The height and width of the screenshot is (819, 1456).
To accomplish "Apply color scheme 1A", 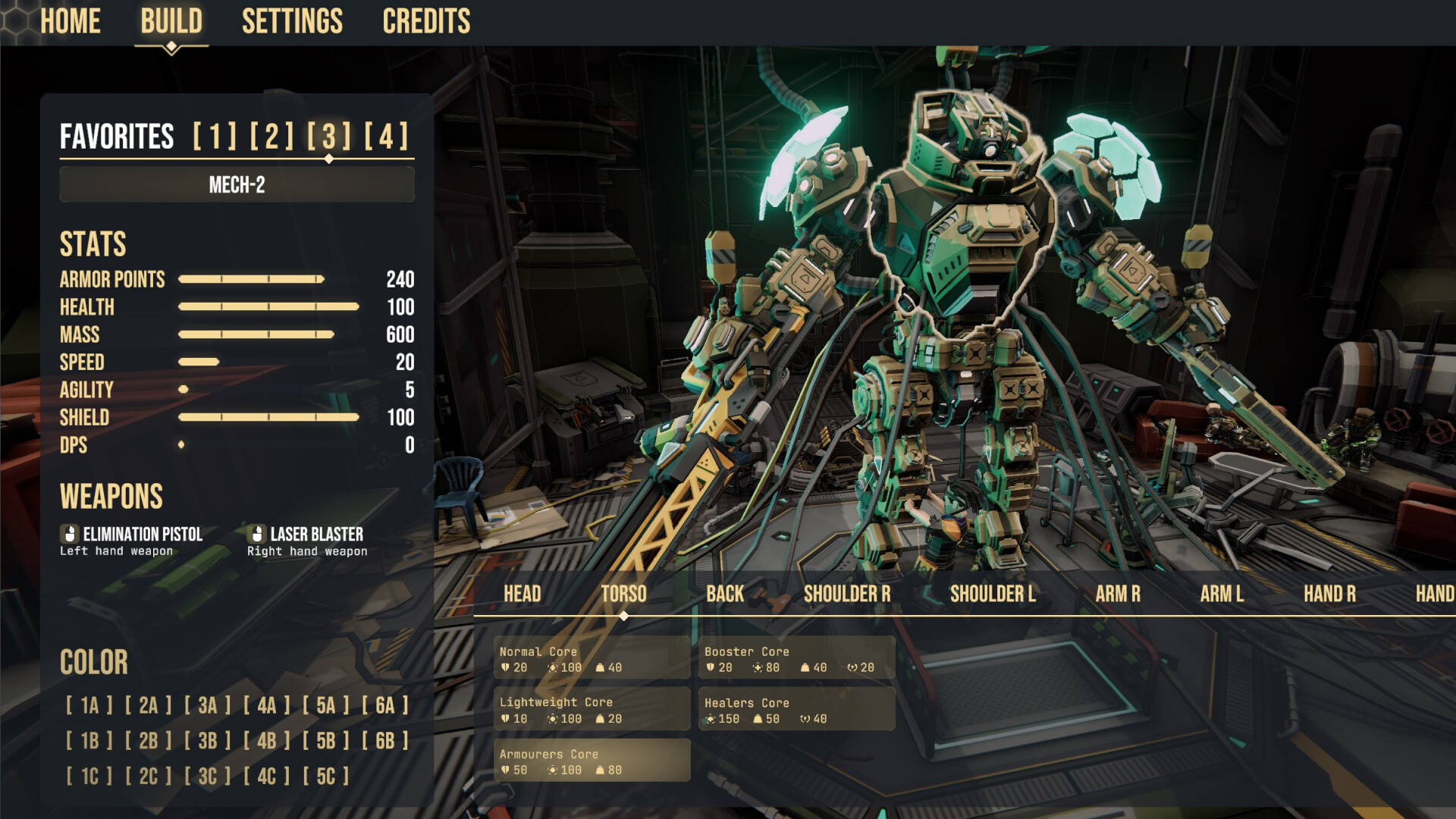I will point(89,706).
